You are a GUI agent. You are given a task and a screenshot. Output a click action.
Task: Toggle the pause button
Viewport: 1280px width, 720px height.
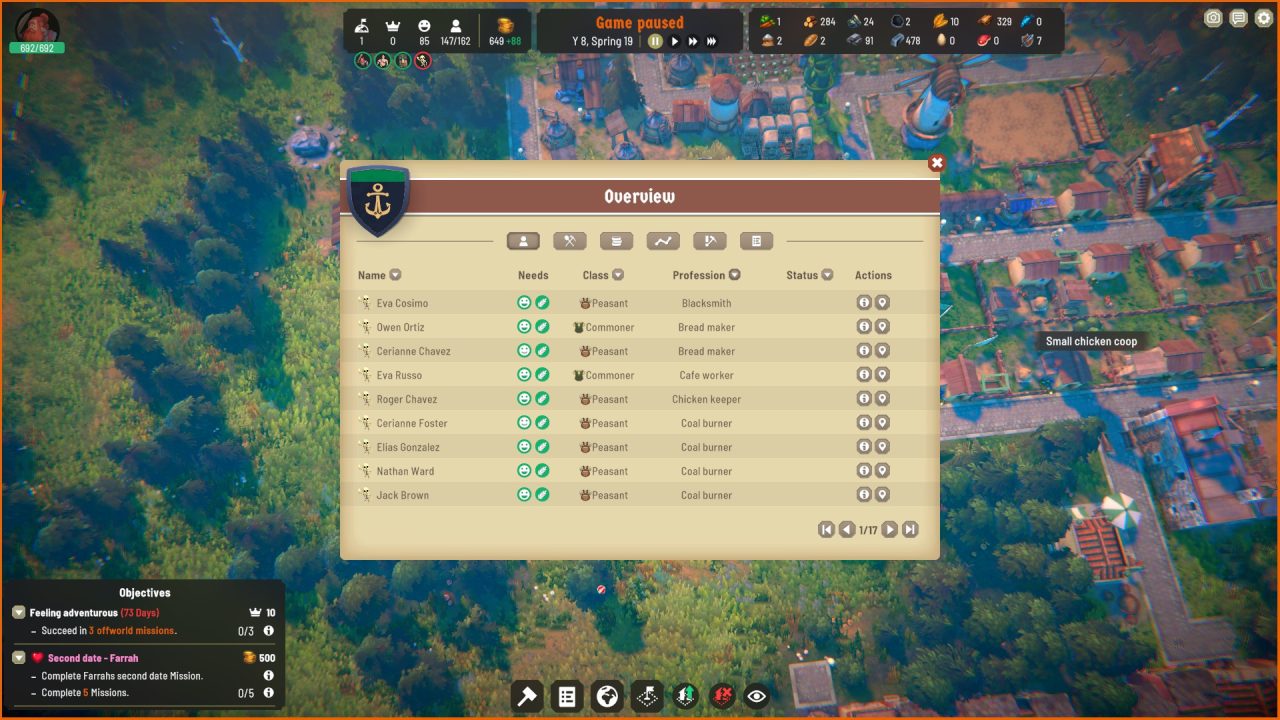pyautogui.click(x=655, y=41)
